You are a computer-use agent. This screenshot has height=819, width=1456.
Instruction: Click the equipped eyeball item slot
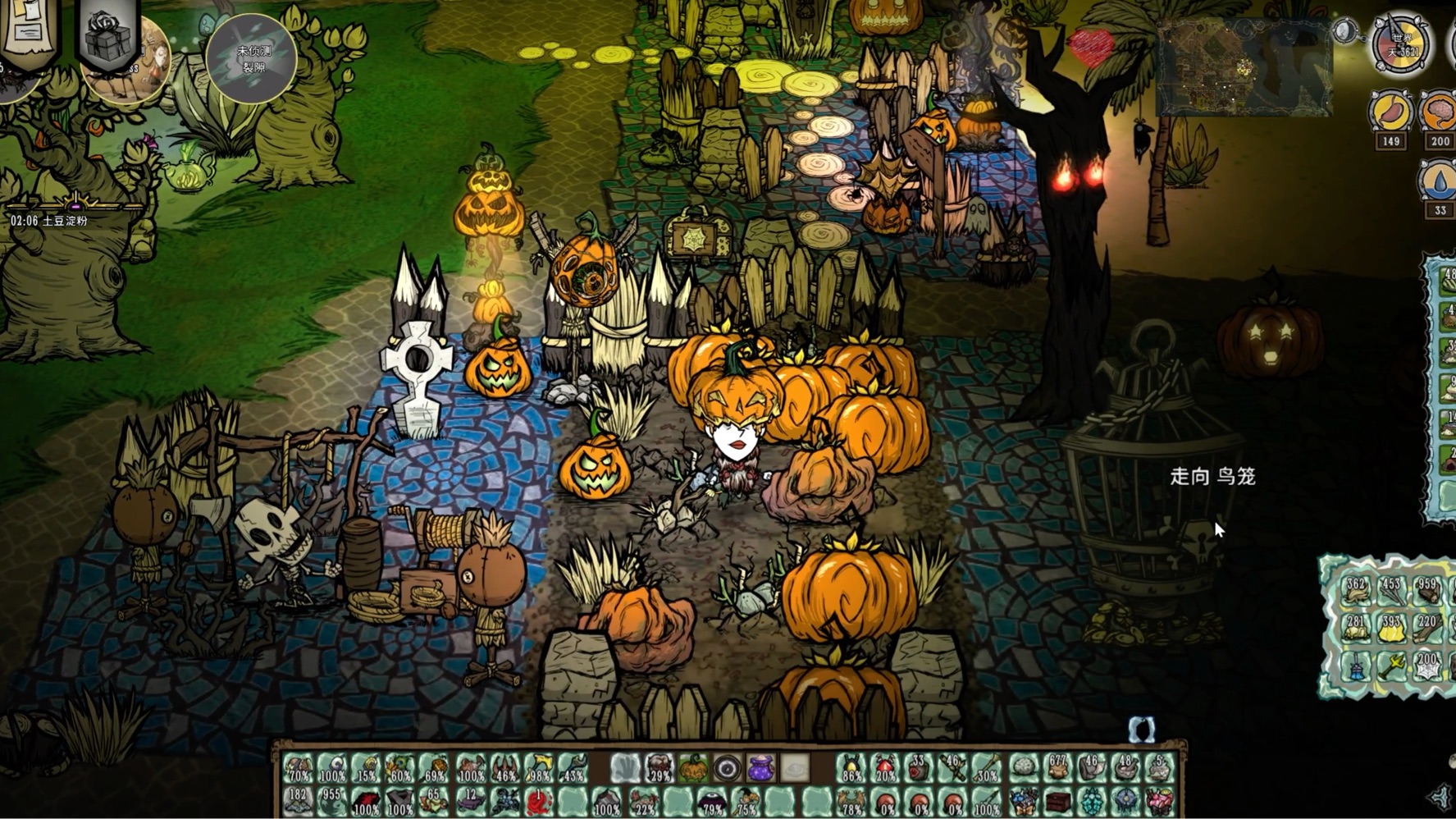(727, 769)
